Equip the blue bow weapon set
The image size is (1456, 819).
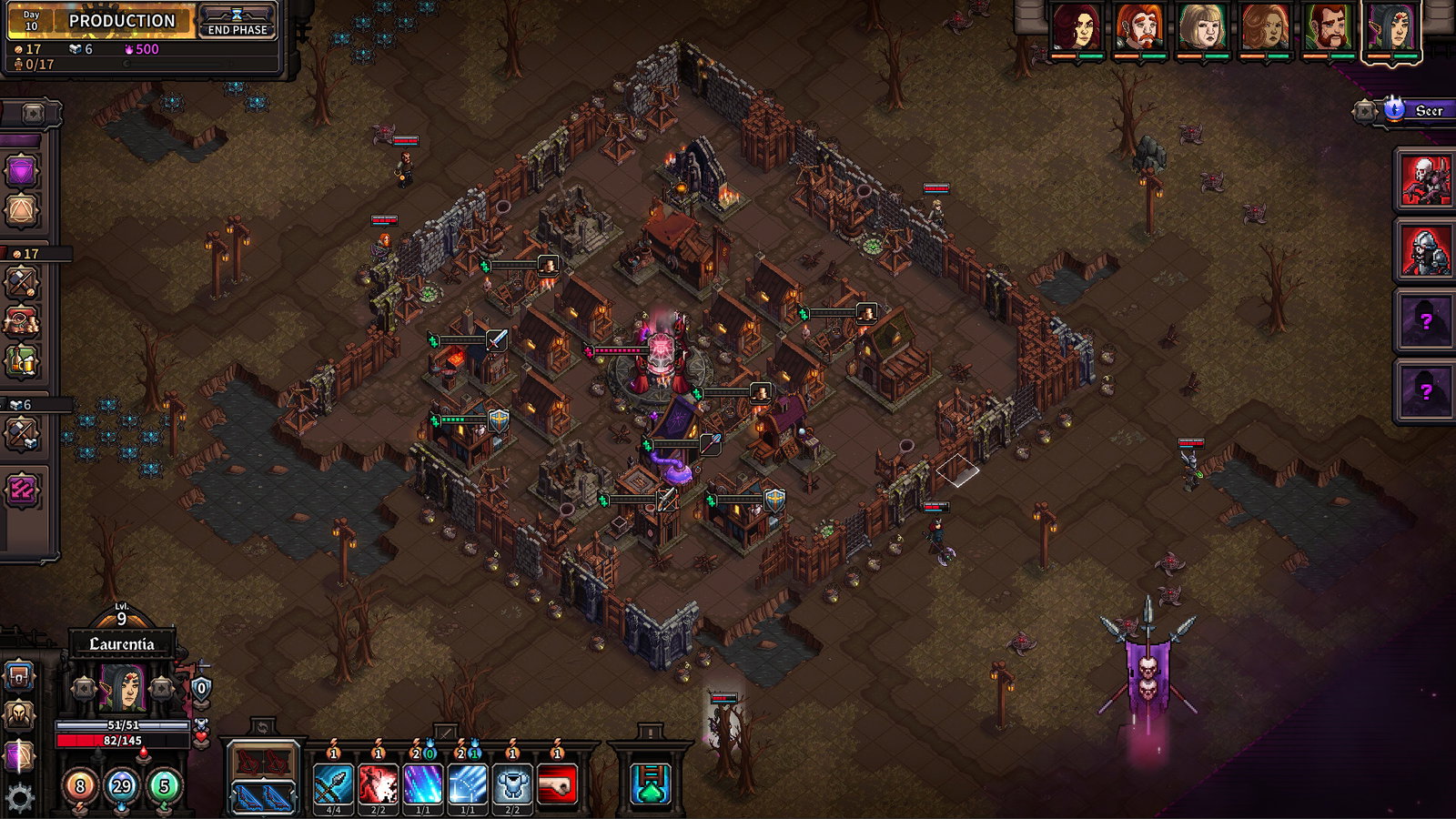[x=262, y=797]
